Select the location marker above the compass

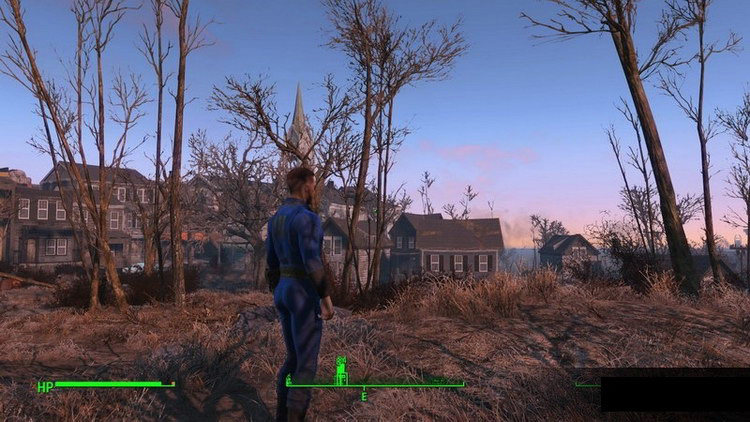click(x=341, y=370)
